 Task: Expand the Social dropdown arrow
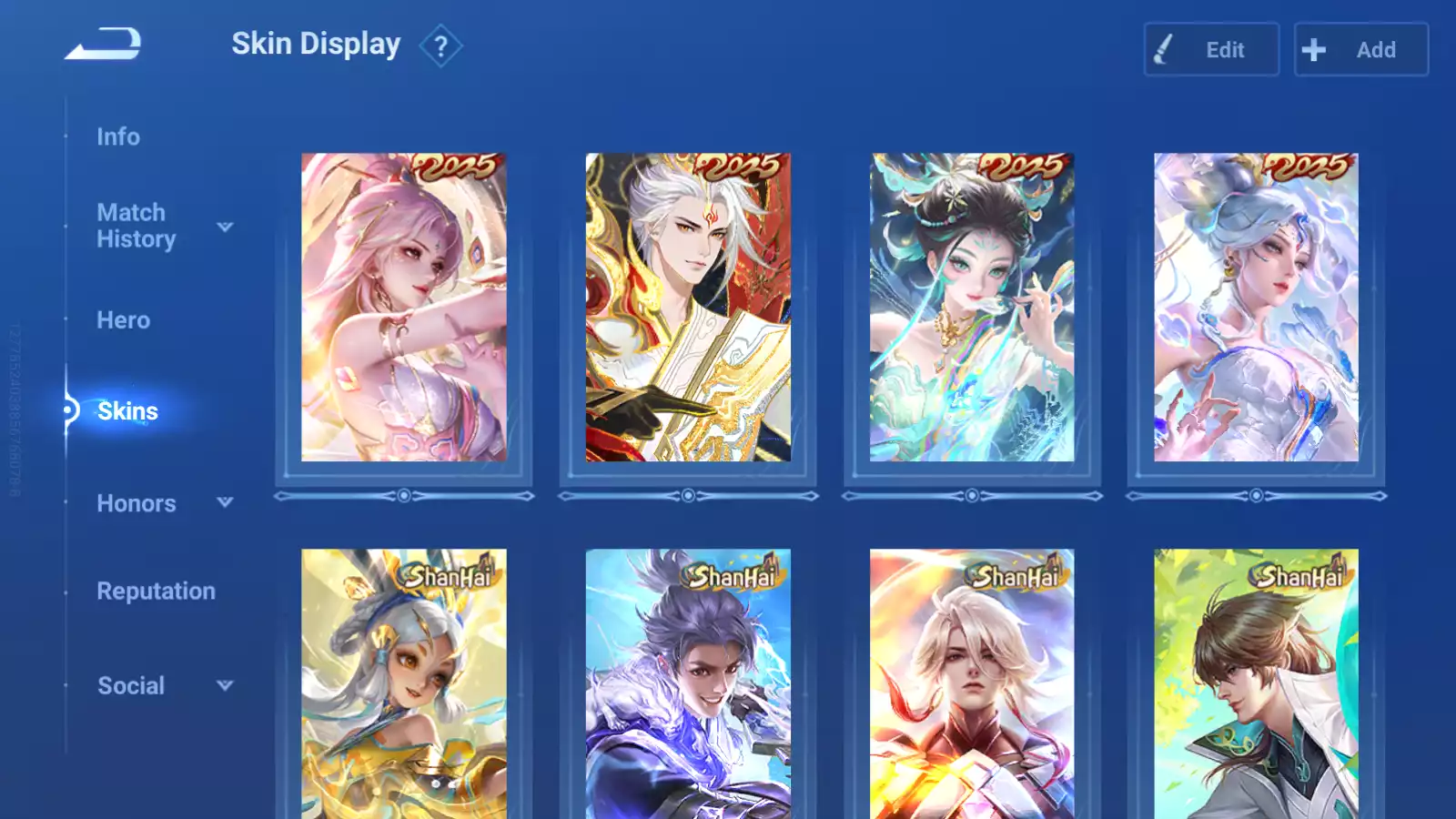coord(225,685)
